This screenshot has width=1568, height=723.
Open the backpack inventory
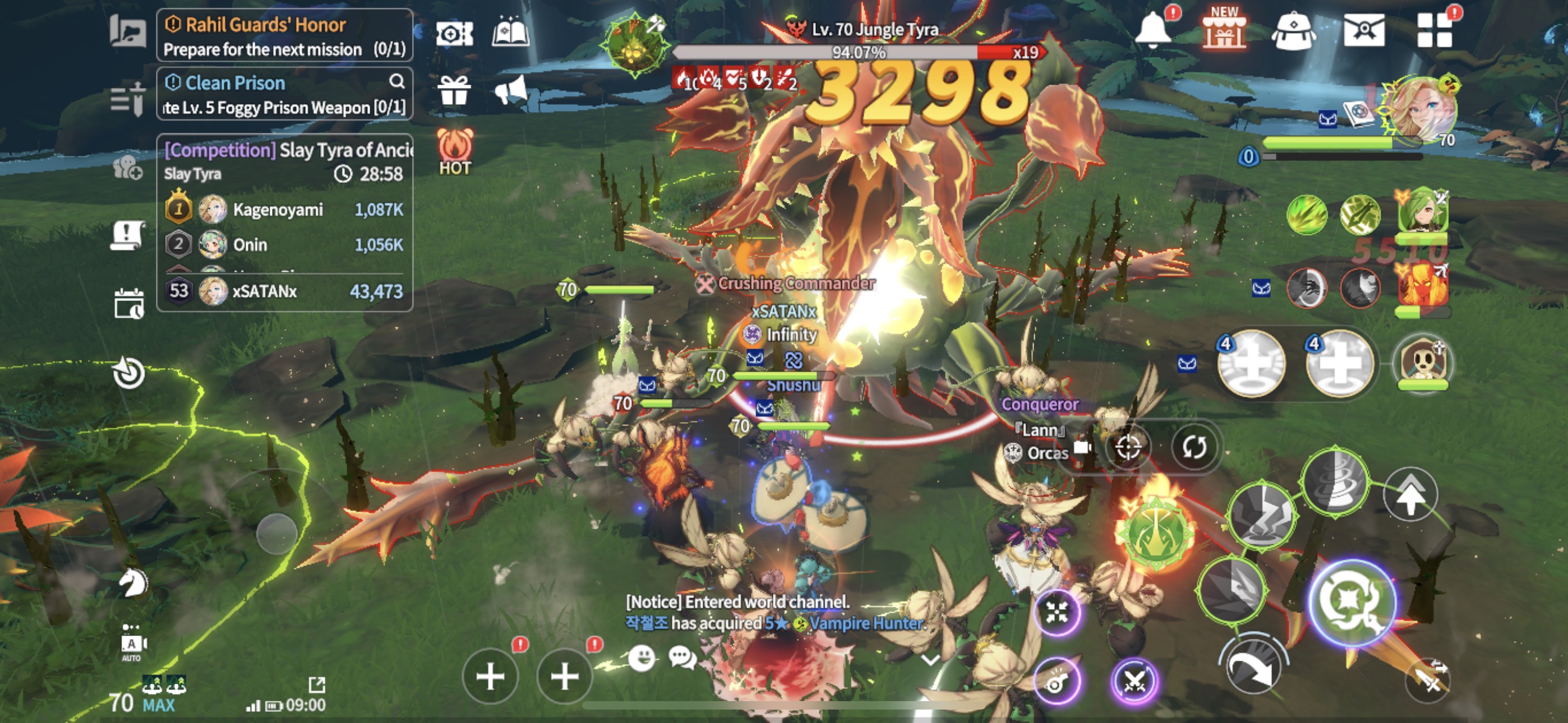pyautogui.click(x=1293, y=30)
